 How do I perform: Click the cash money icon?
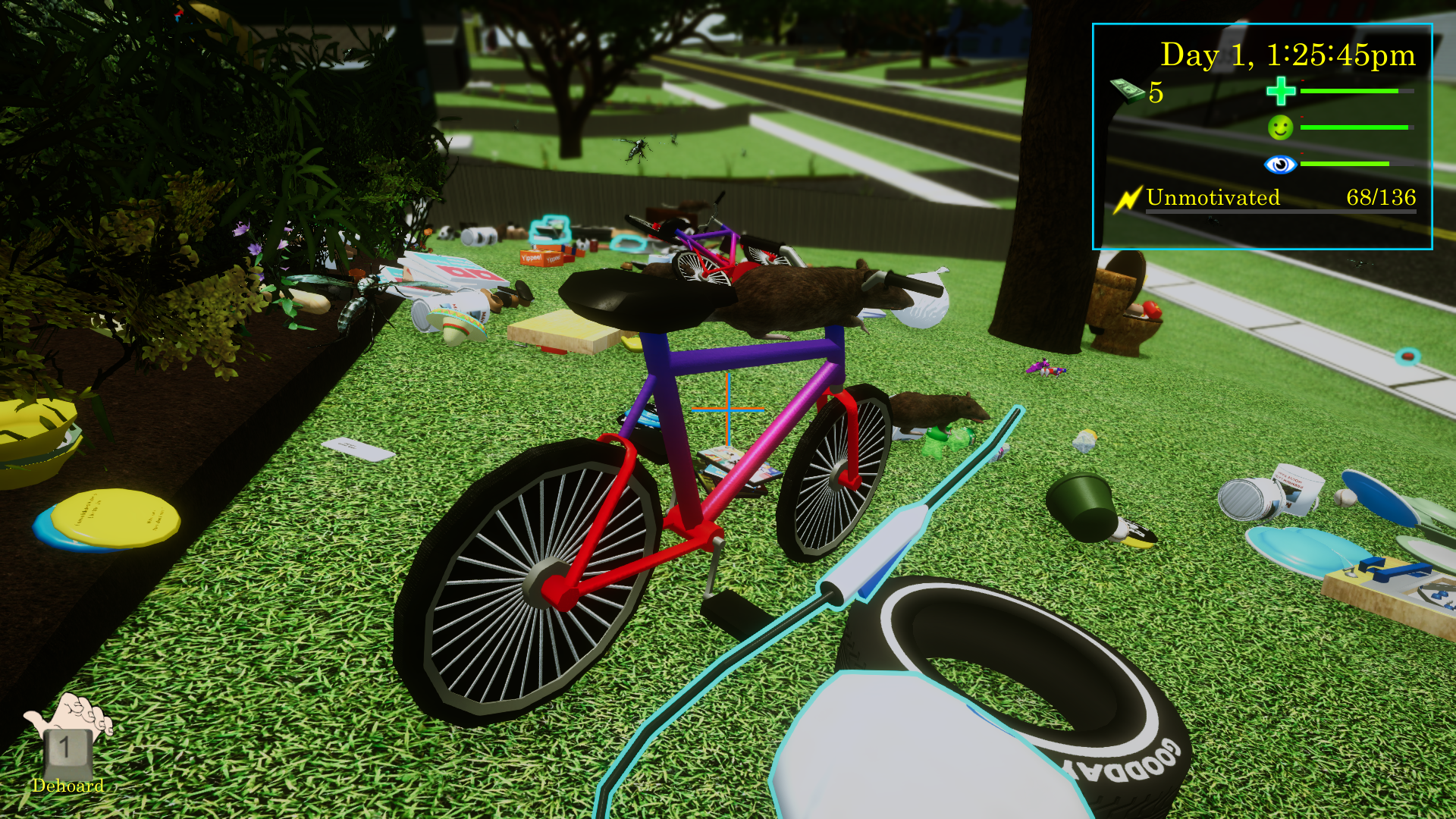[x=1128, y=91]
